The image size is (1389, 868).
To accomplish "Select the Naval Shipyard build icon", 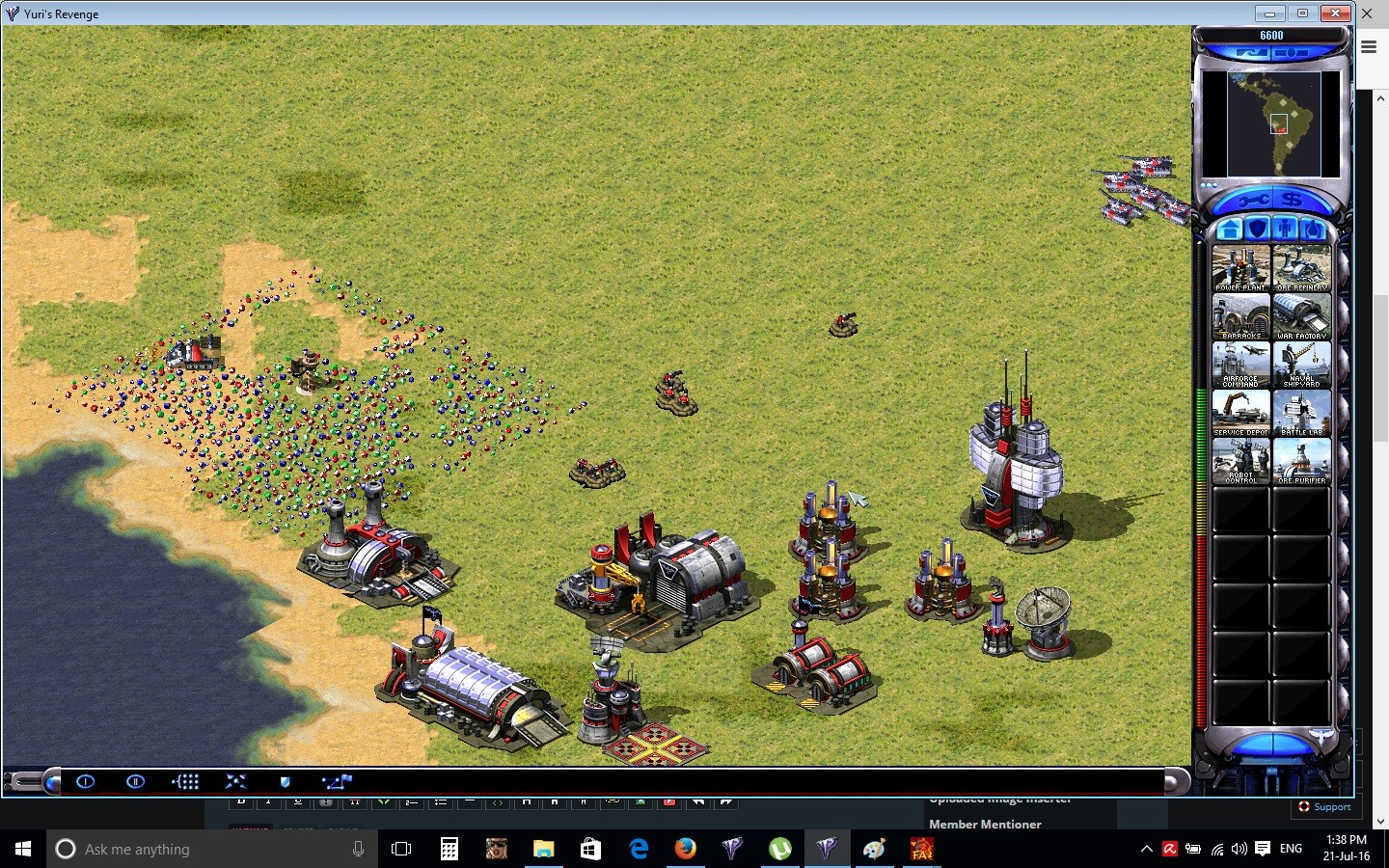I will click(1301, 364).
